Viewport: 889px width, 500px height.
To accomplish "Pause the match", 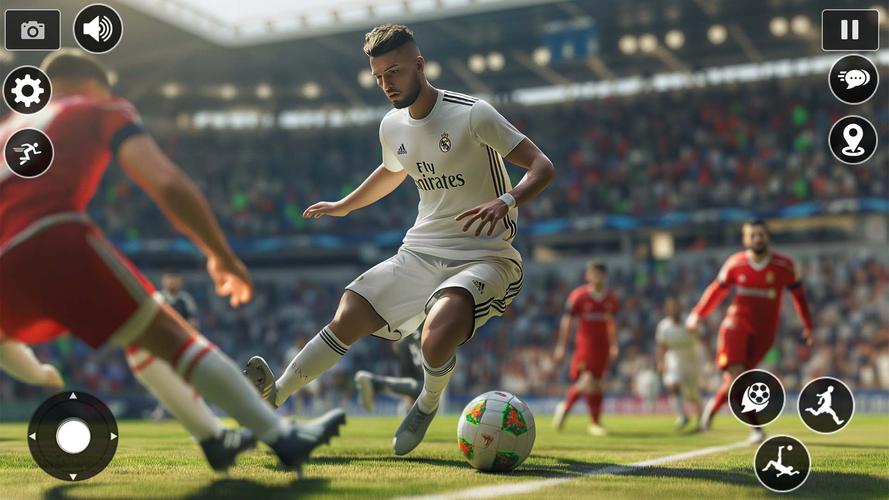I will point(850,30).
